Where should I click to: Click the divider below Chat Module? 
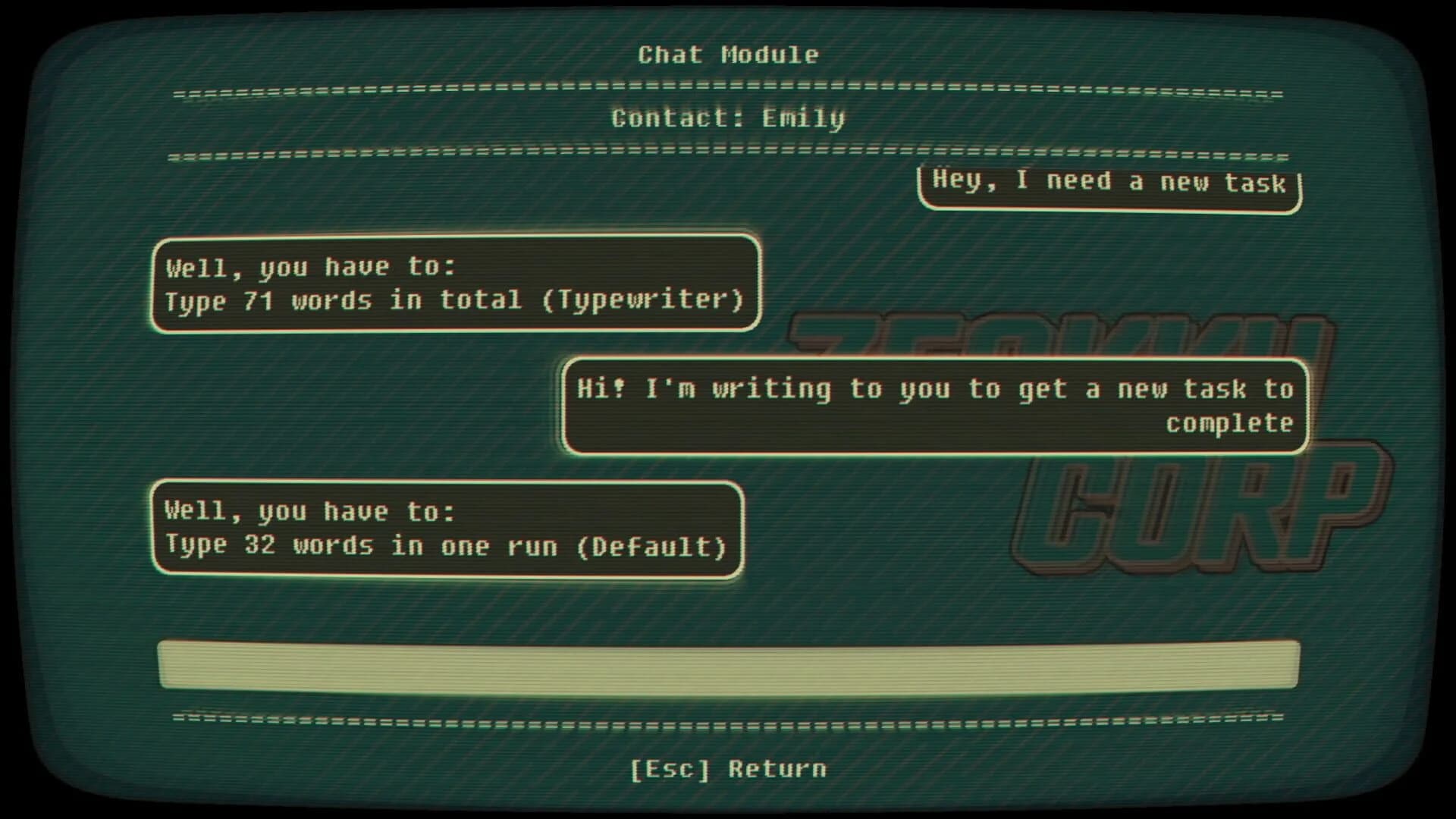(726, 93)
